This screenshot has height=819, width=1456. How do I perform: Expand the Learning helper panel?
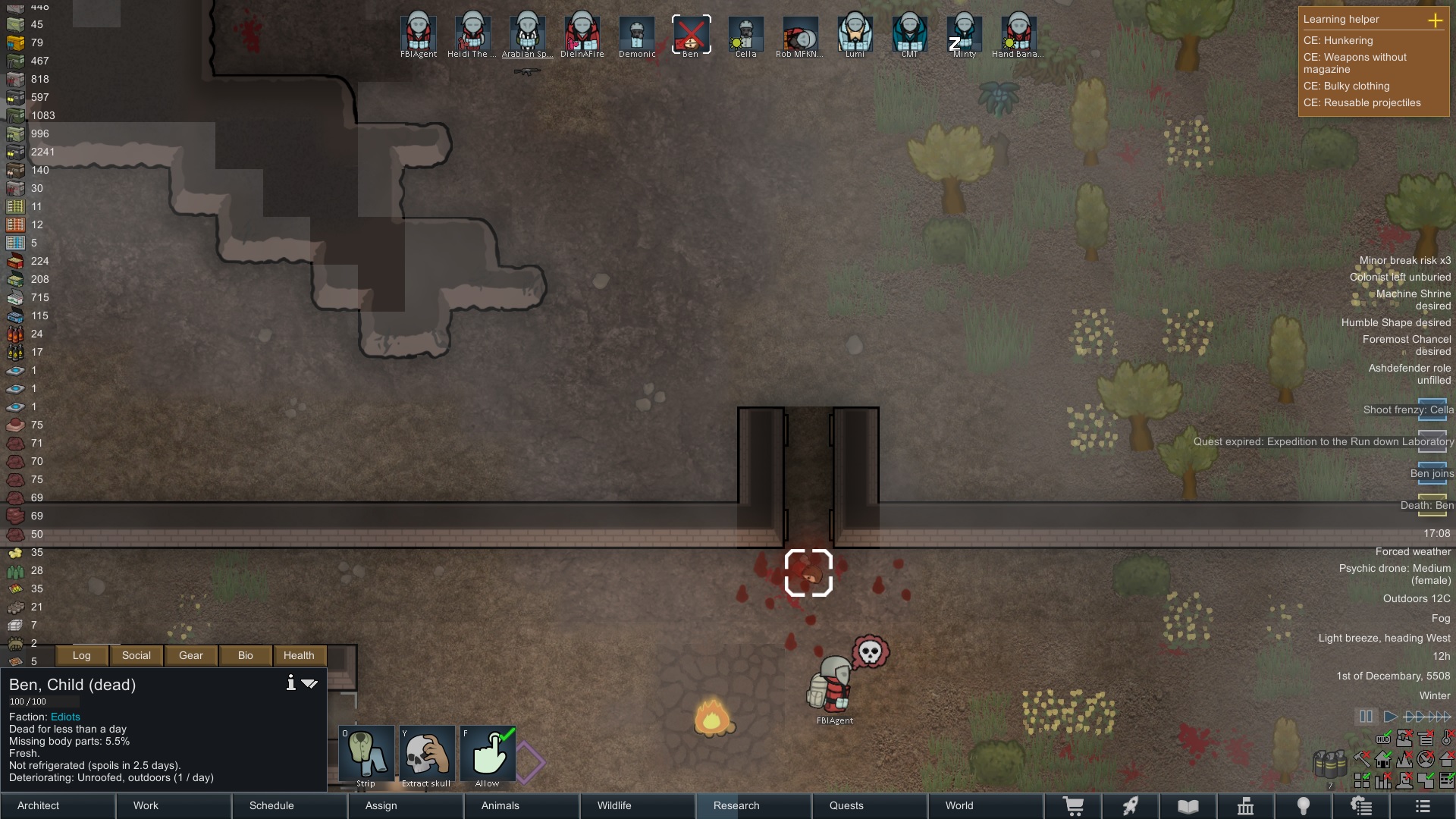tap(1436, 21)
